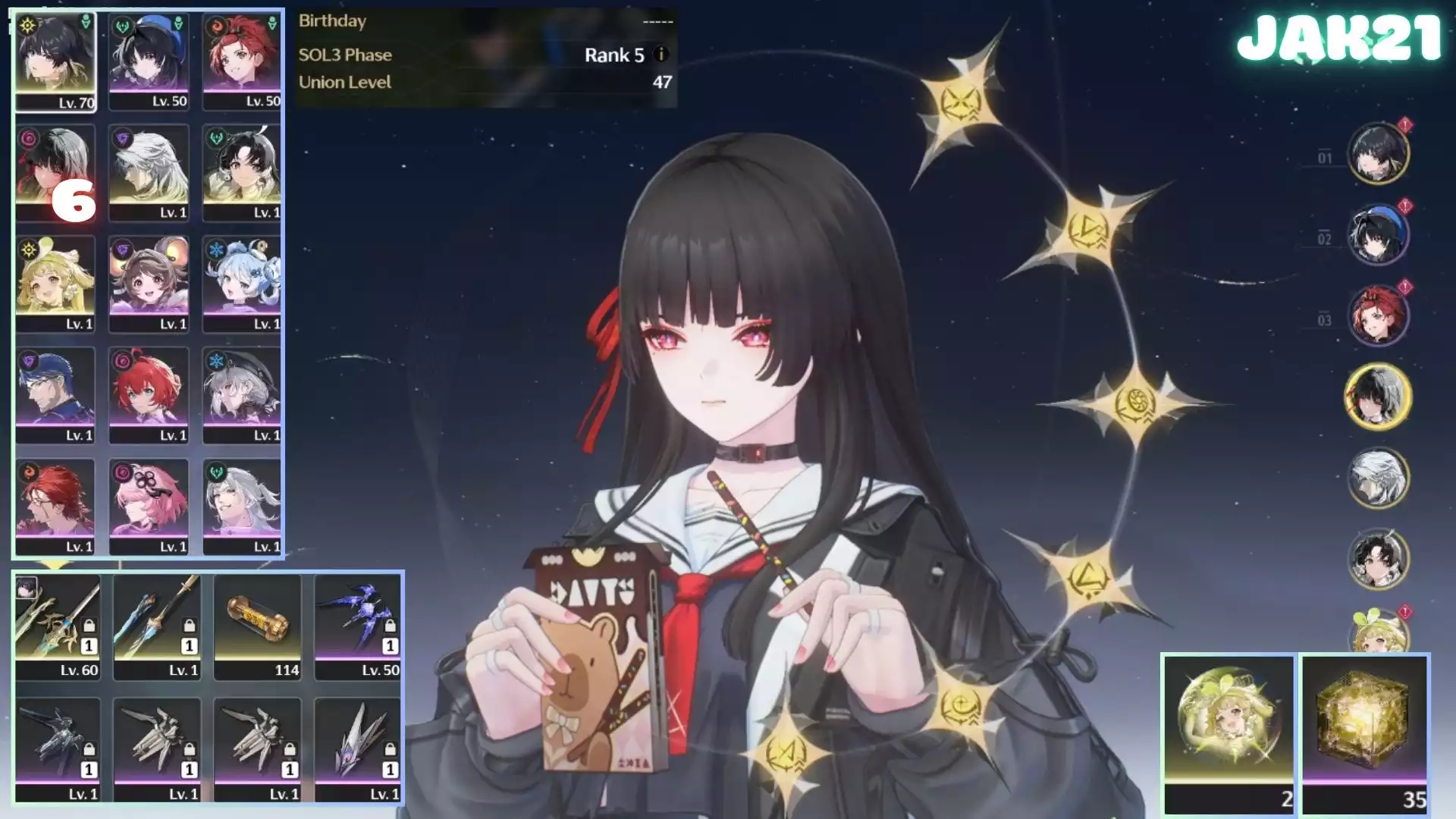Select the white-haired round portrait on the right
The image size is (1456, 819).
click(x=1378, y=478)
